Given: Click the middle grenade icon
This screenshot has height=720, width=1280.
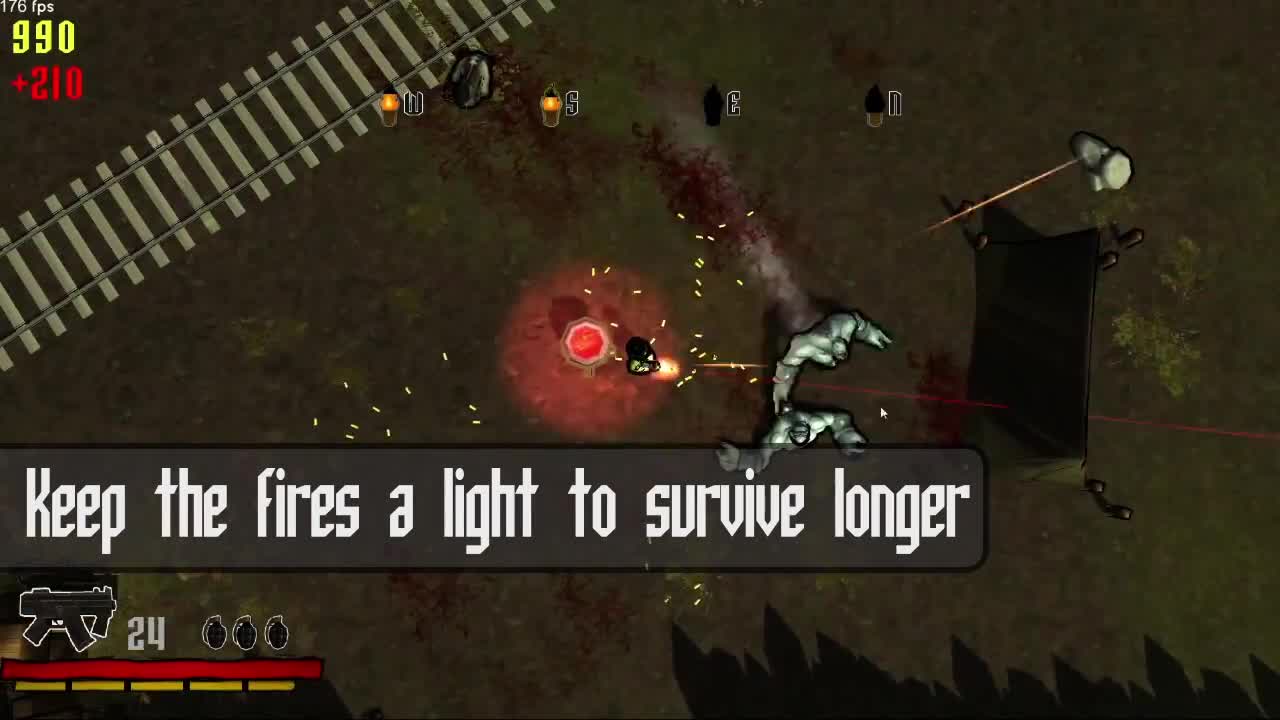Looking at the screenshot, I should pyautogui.click(x=246, y=633).
